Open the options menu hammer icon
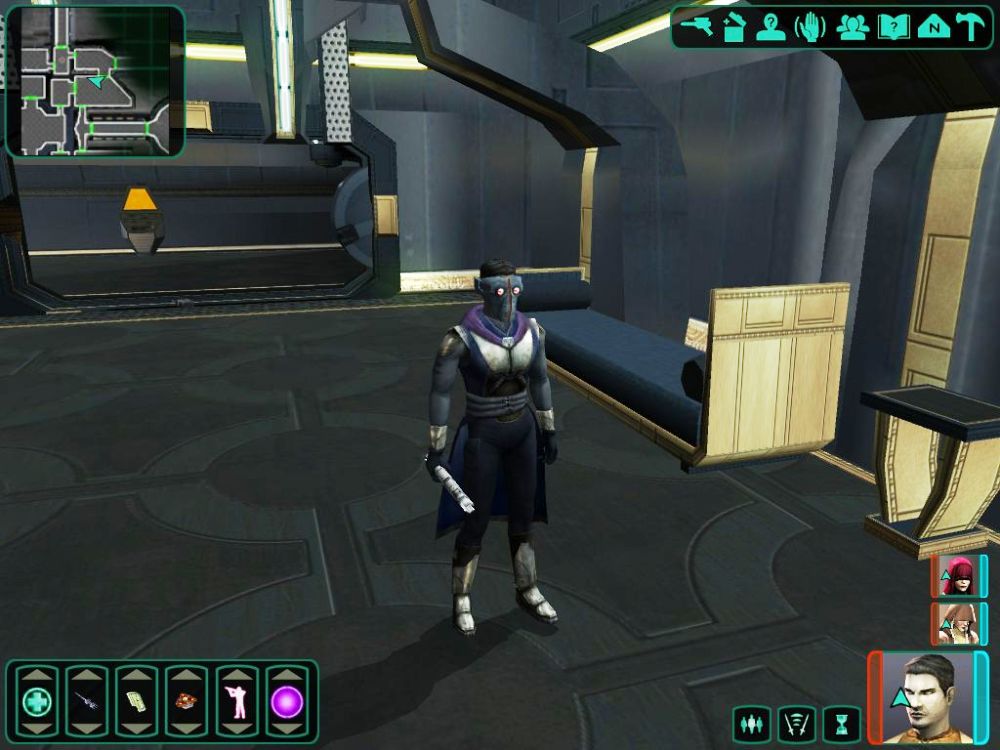The image size is (1000, 750). click(970, 27)
